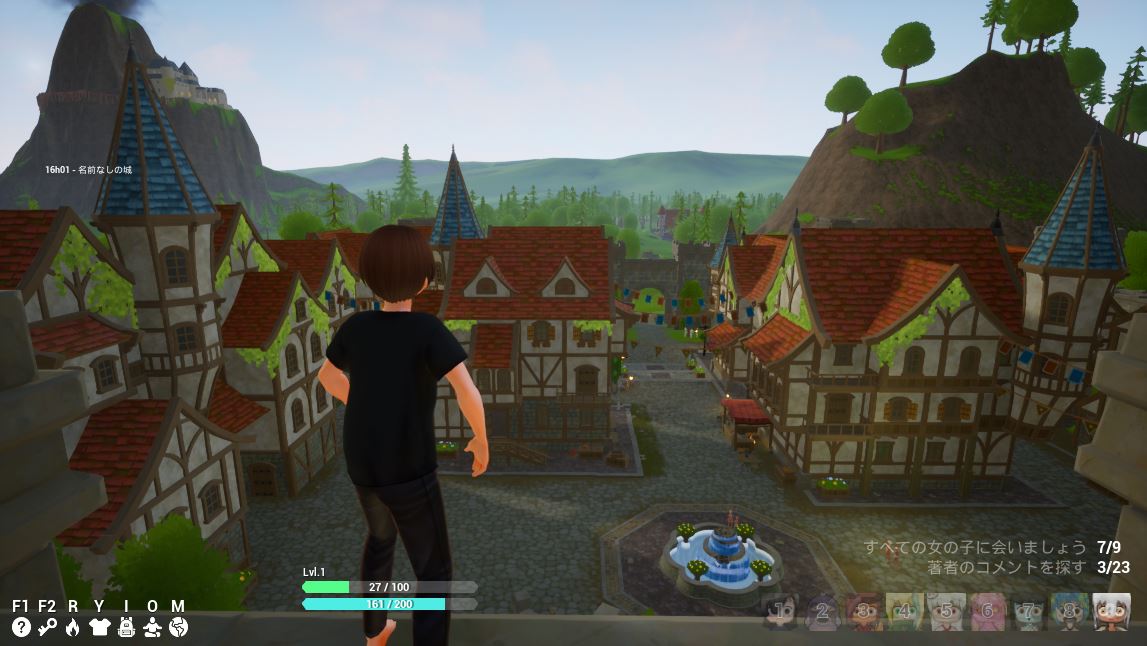The width and height of the screenshot is (1147, 646).
Task: Pick girl portrait number 4
Action: 905,611
